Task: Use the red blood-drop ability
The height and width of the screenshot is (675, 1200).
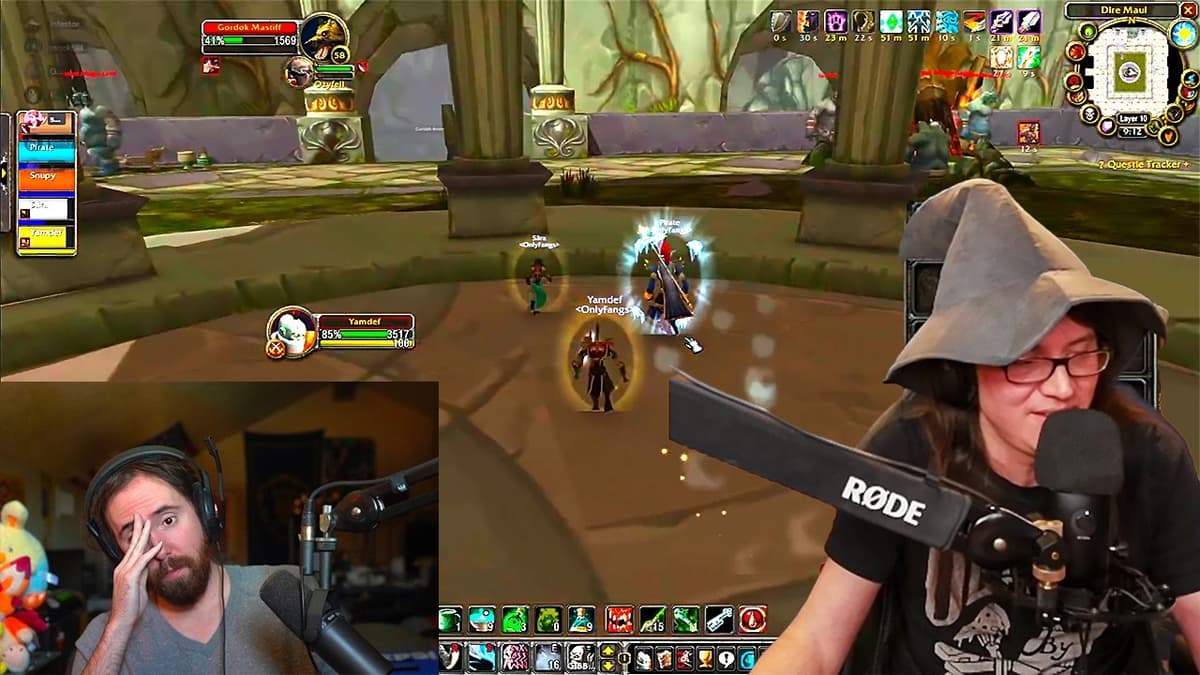Action: pyautogui.click(x=752, y=619)
